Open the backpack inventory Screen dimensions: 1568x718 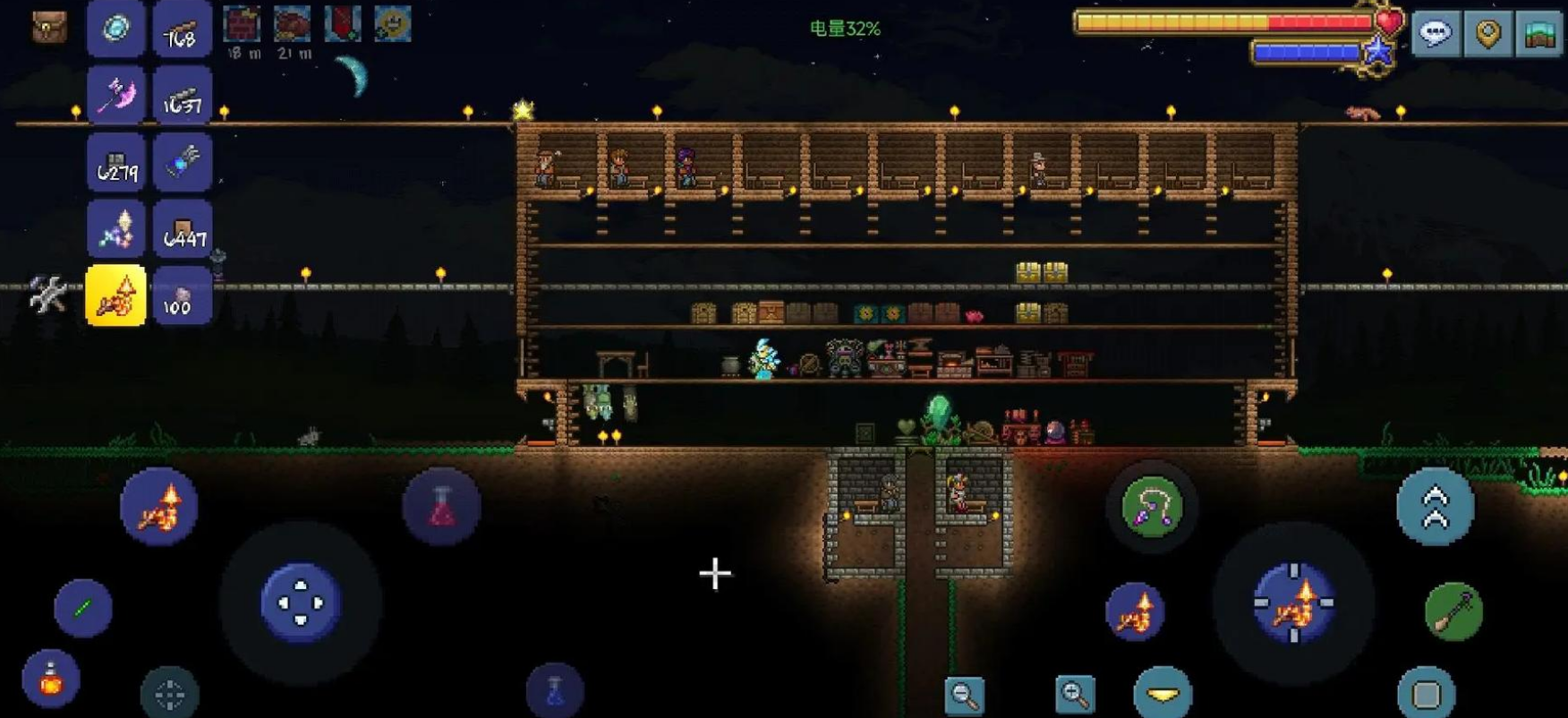coord(49,27)
